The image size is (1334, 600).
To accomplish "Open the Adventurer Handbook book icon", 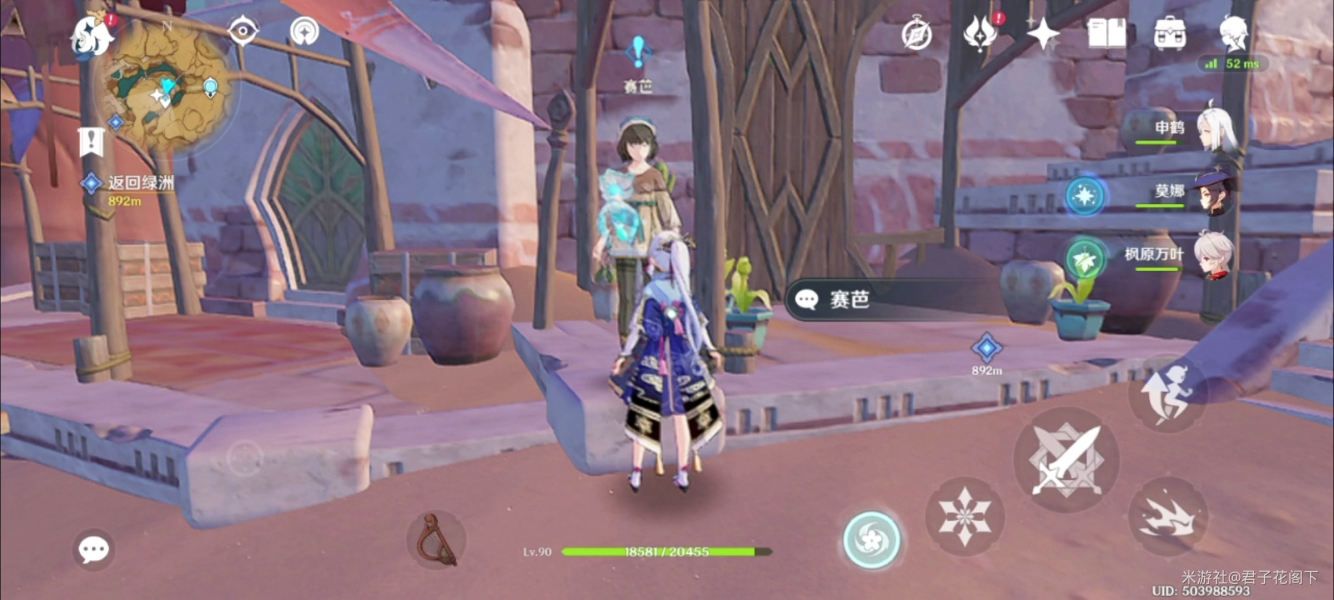I will 1106,34.
